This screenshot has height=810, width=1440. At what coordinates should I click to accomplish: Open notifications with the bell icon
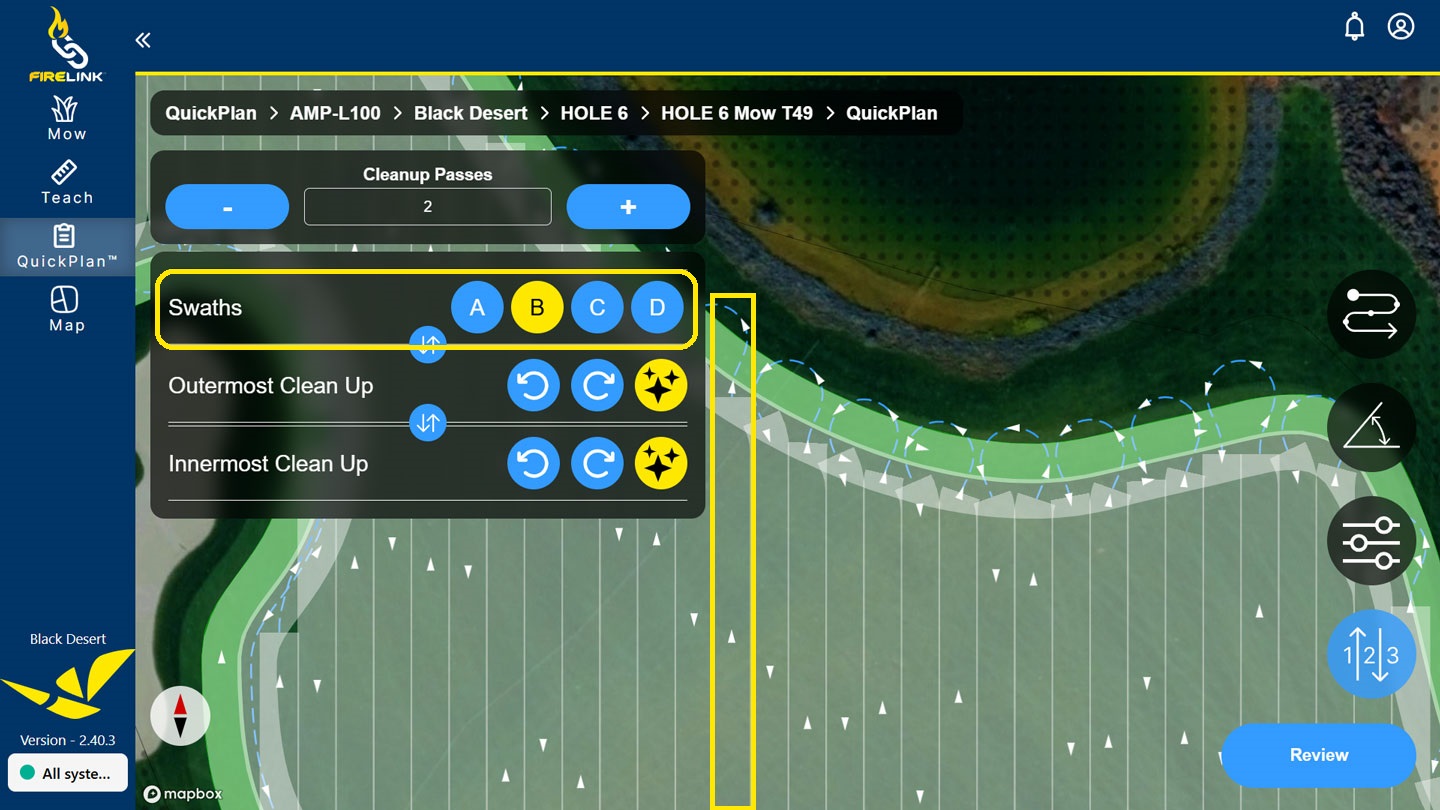1354,27
